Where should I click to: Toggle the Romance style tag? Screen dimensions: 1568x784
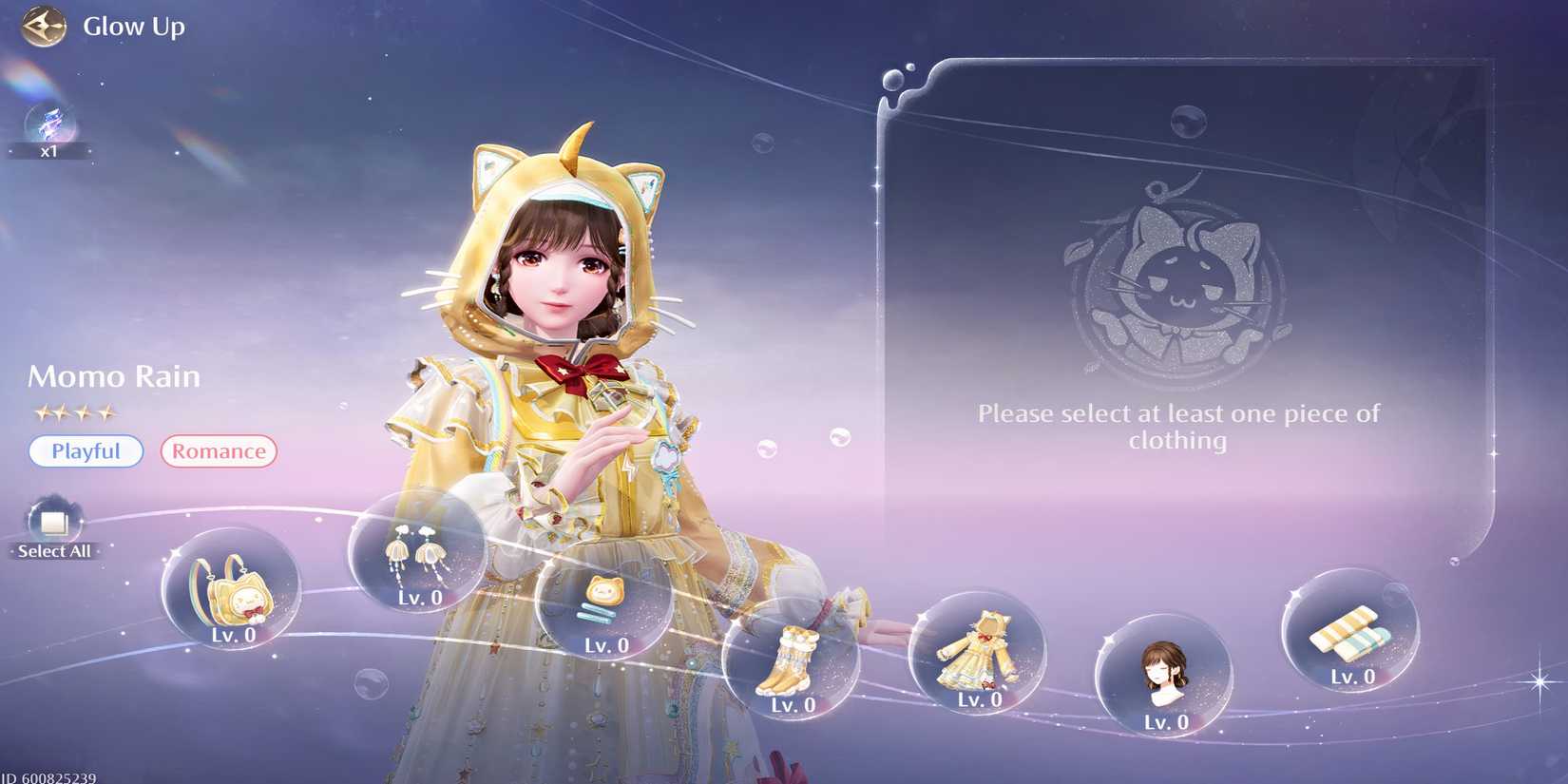tap(218, 451)
